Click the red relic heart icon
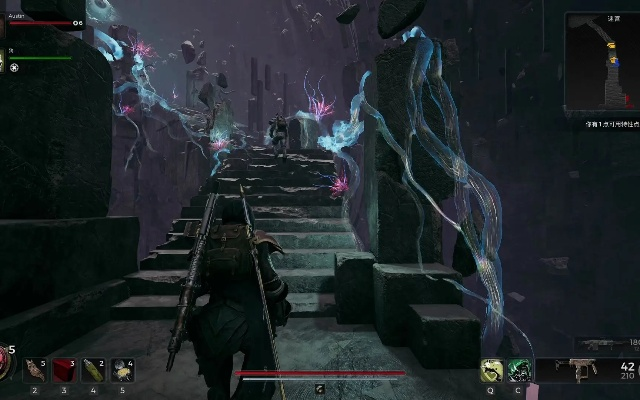 click(x=5, y=367)
